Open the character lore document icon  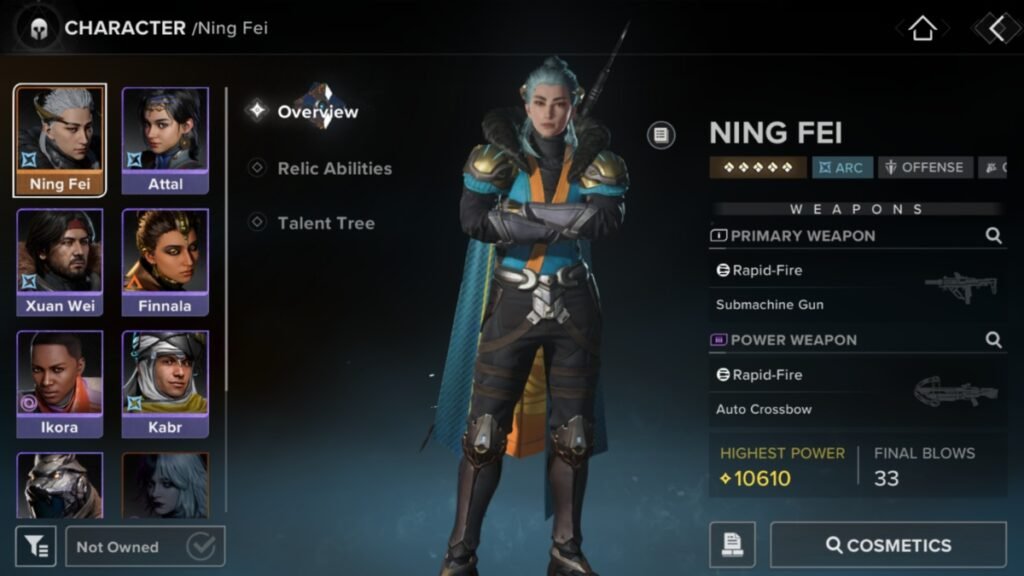661,135
